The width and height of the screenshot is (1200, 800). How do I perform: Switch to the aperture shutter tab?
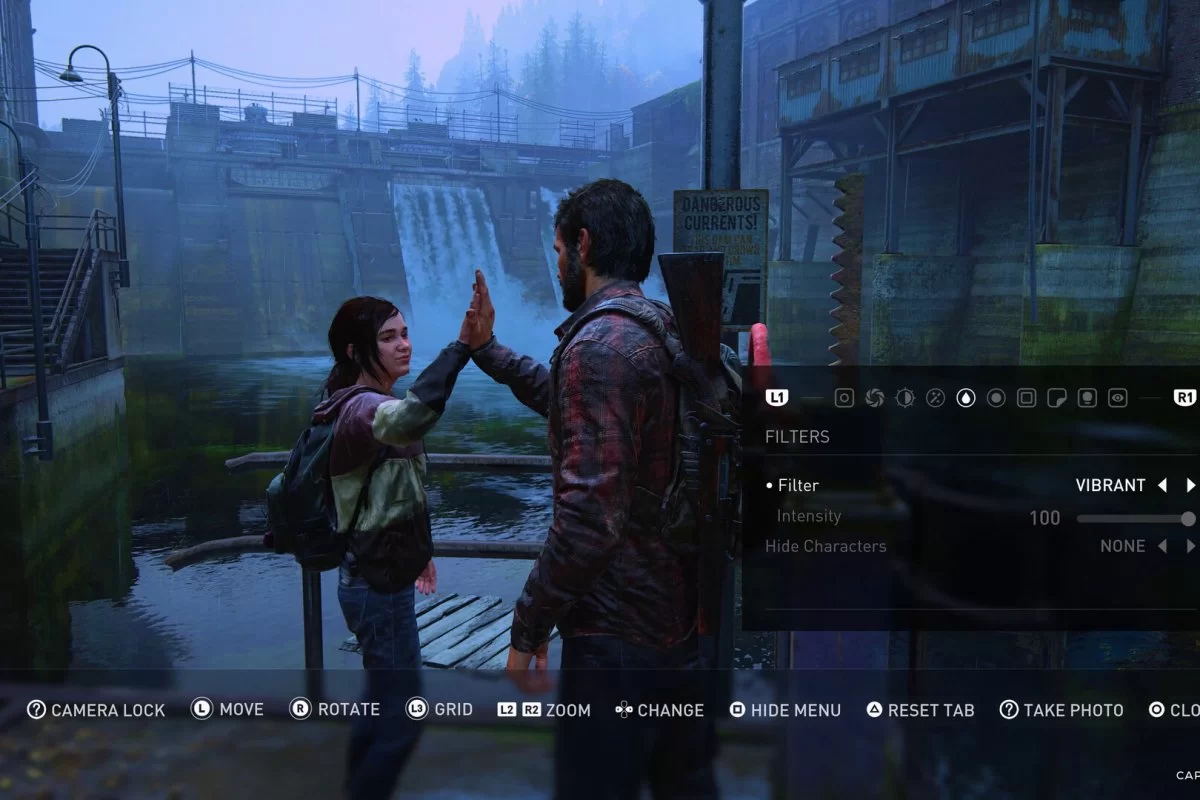point(875,398)
